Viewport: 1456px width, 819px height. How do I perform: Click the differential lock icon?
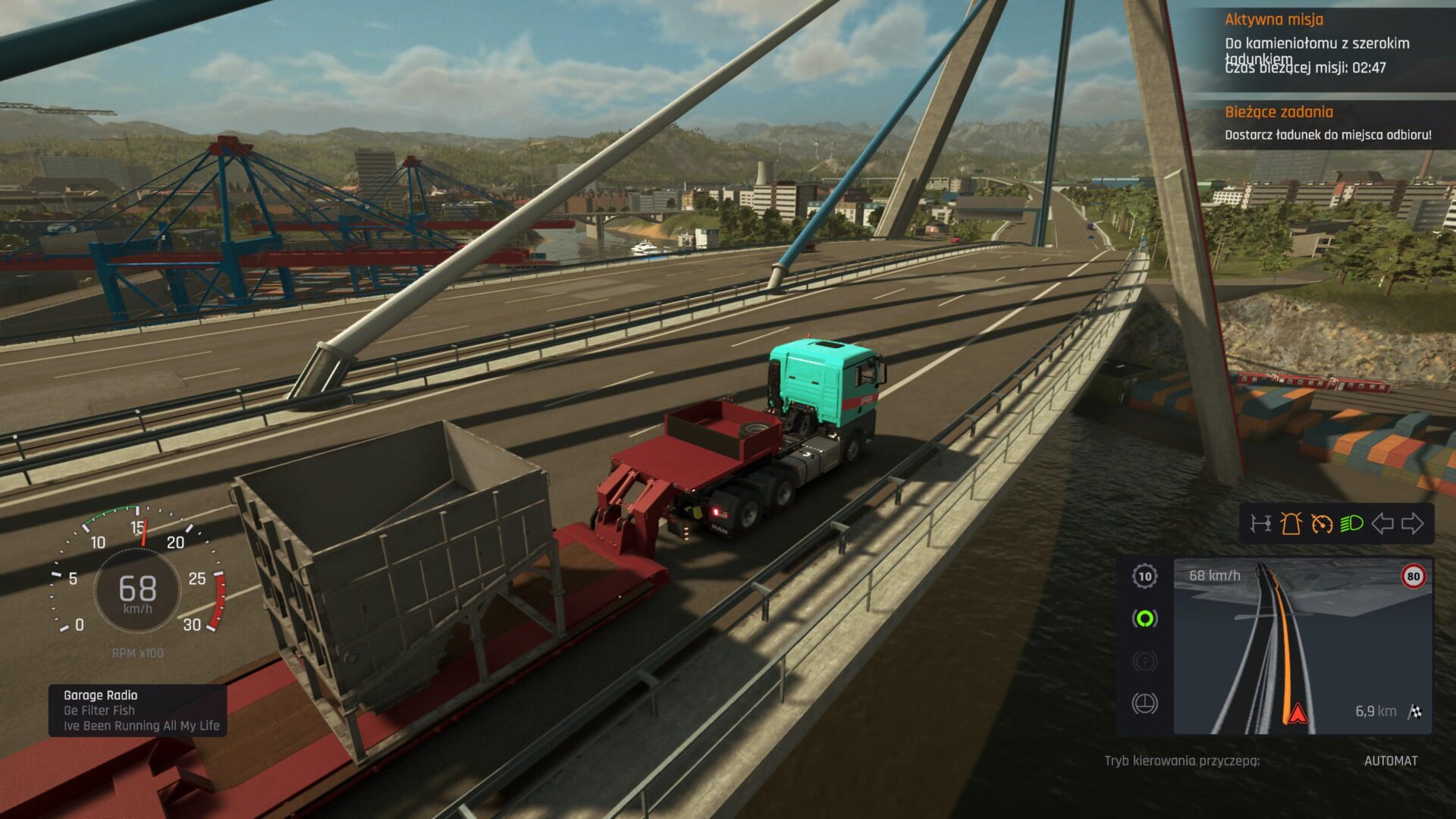pyautogui.click(x=1144, y=704)
